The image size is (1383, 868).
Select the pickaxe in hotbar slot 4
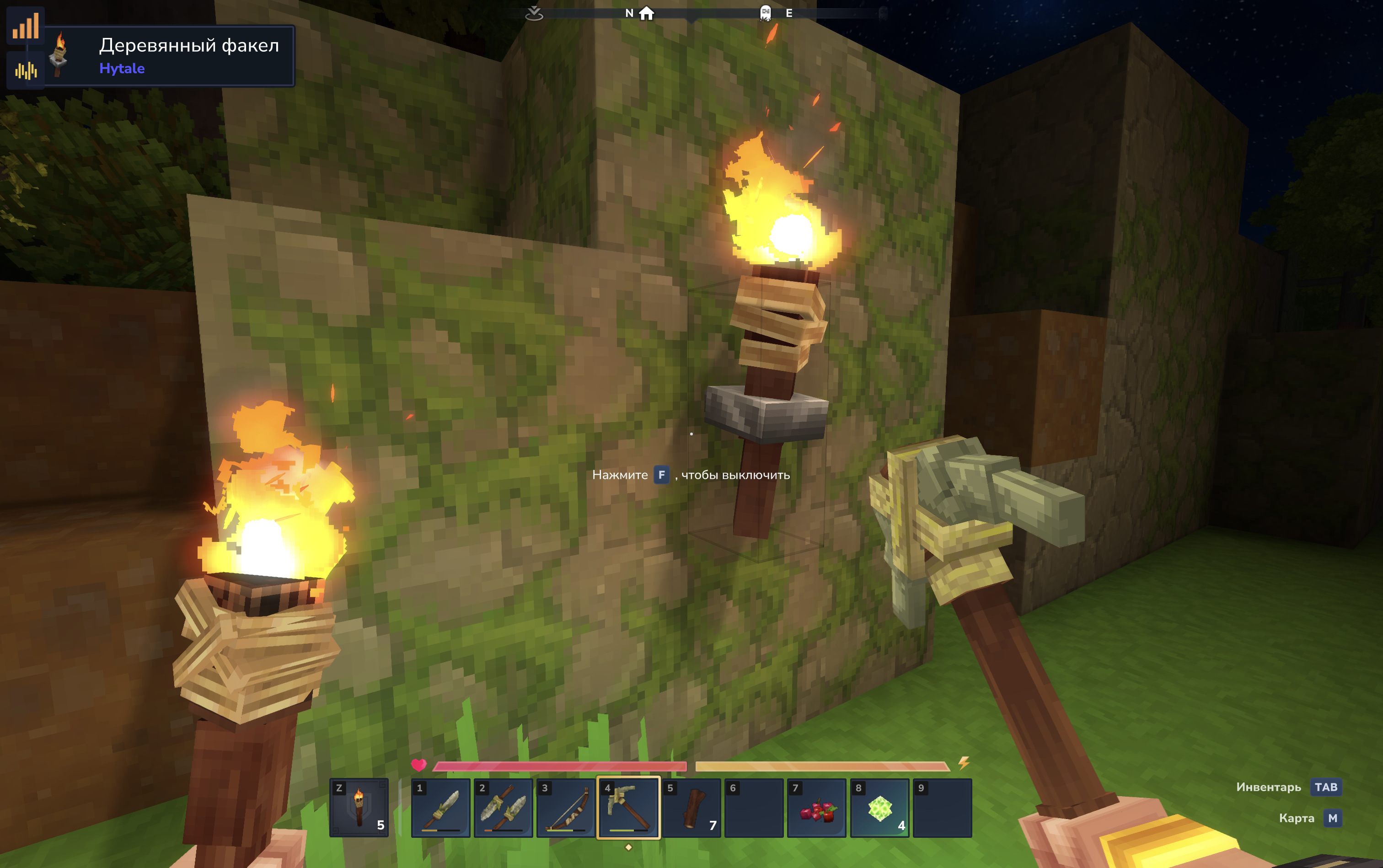pos(629,808)
